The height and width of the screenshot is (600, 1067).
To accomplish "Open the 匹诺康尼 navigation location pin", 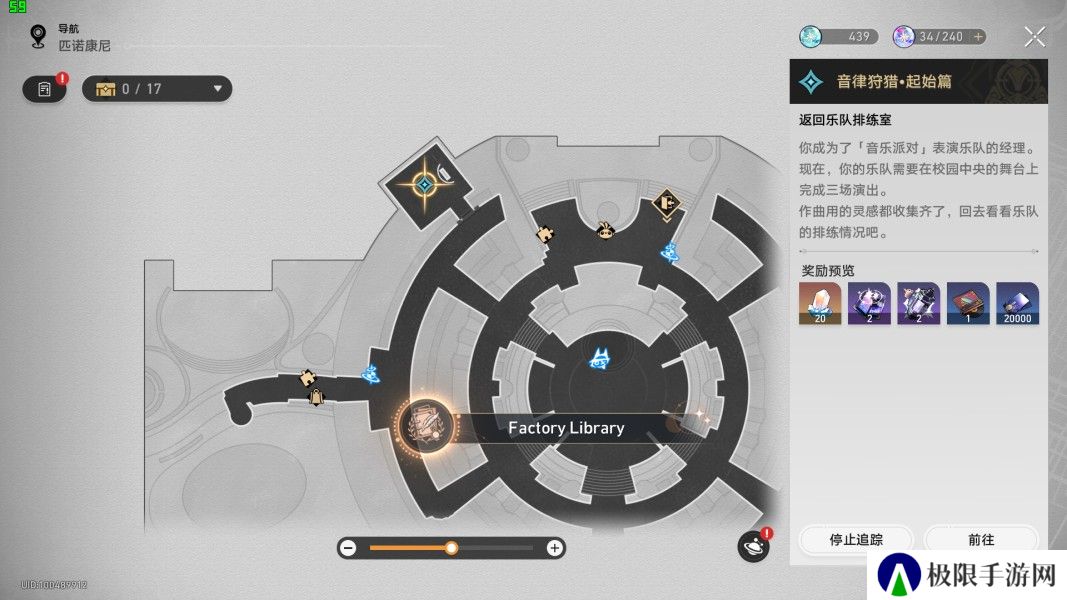I will coord(39,37).
